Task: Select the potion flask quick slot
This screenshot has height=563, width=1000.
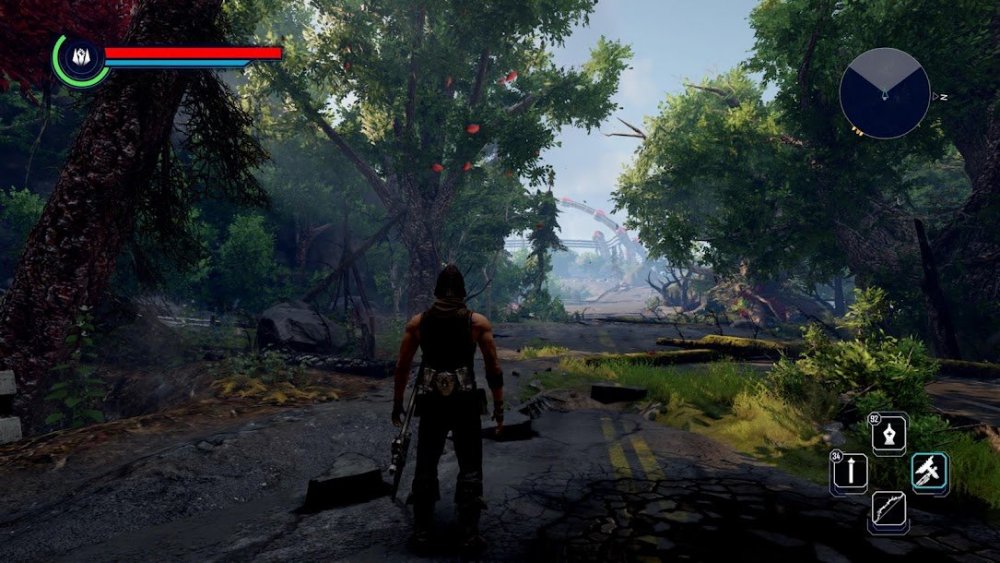Action: pyautogui.click(x=889, y=435)
